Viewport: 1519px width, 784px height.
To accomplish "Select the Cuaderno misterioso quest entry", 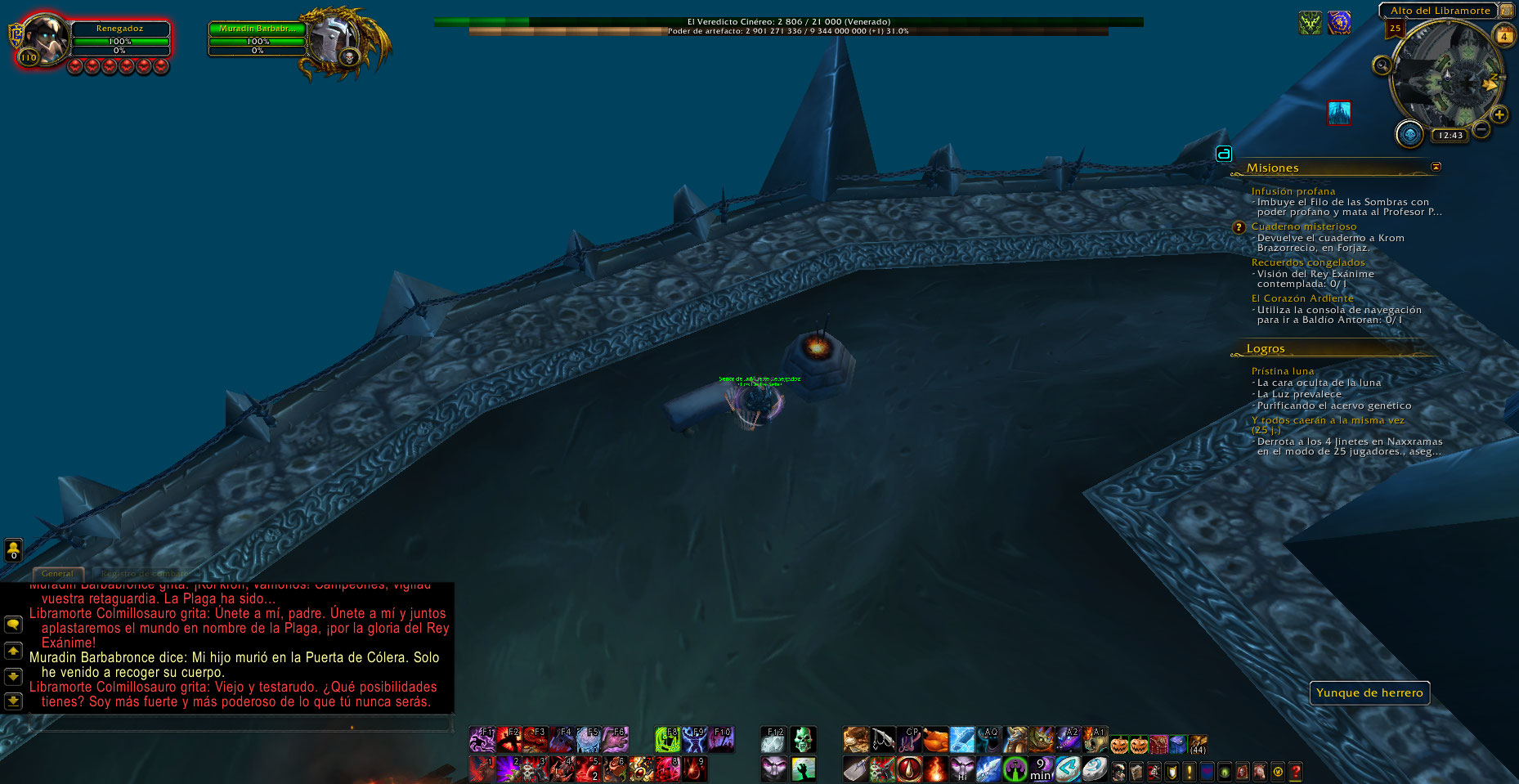I will [1303, 226].
